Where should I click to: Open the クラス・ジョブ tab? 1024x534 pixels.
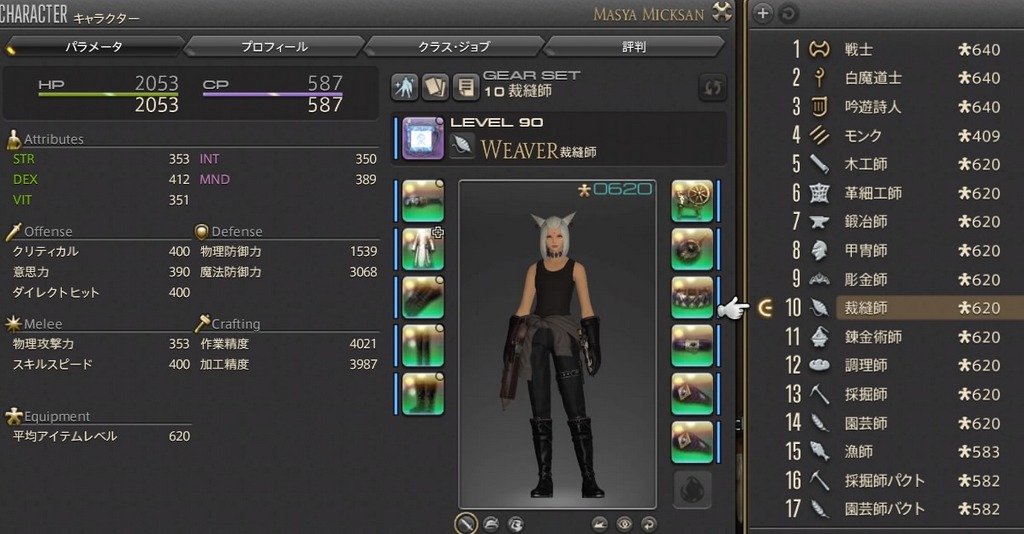coord(454,46)
